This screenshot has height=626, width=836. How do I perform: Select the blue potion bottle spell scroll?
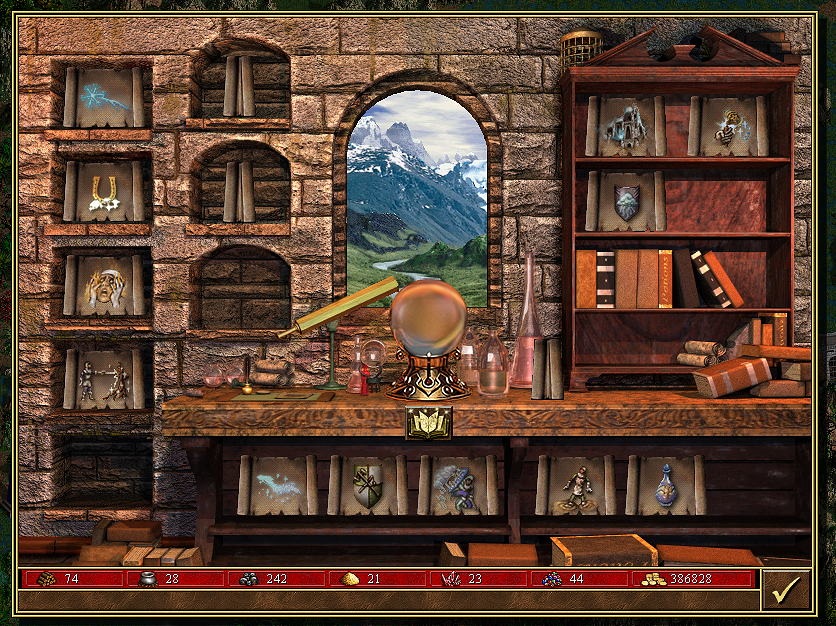pos(665,485)
